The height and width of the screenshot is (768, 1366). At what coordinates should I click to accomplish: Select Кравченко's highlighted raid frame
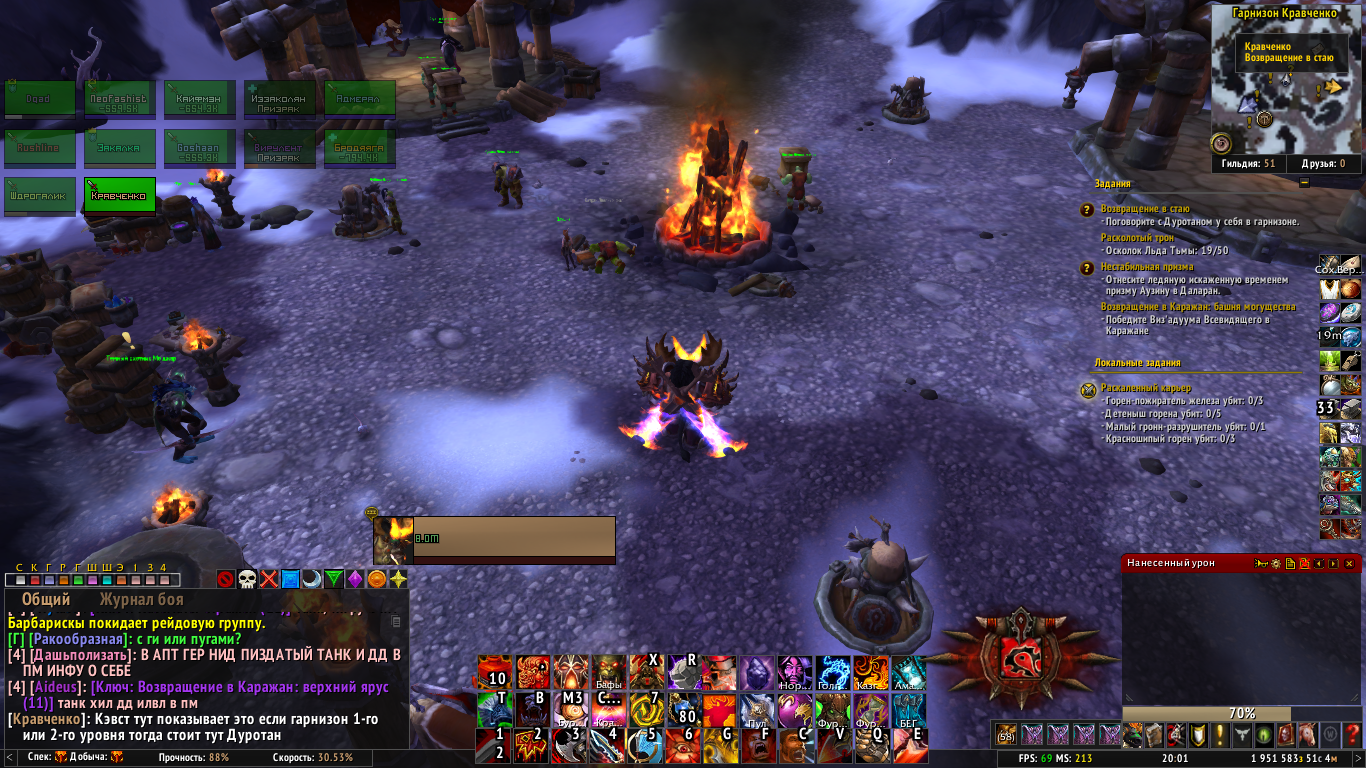[120, 195]
